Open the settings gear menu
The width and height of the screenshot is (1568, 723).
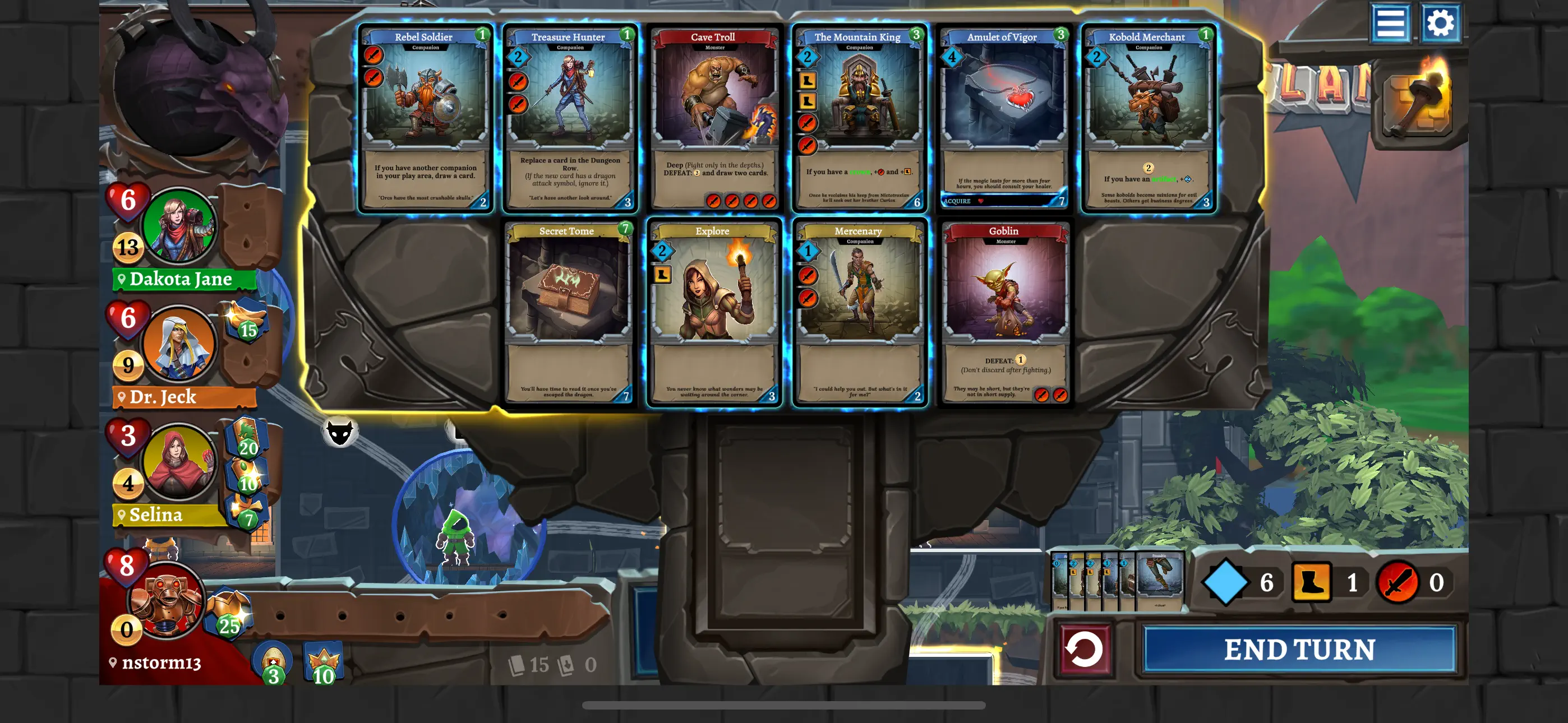1440,24
